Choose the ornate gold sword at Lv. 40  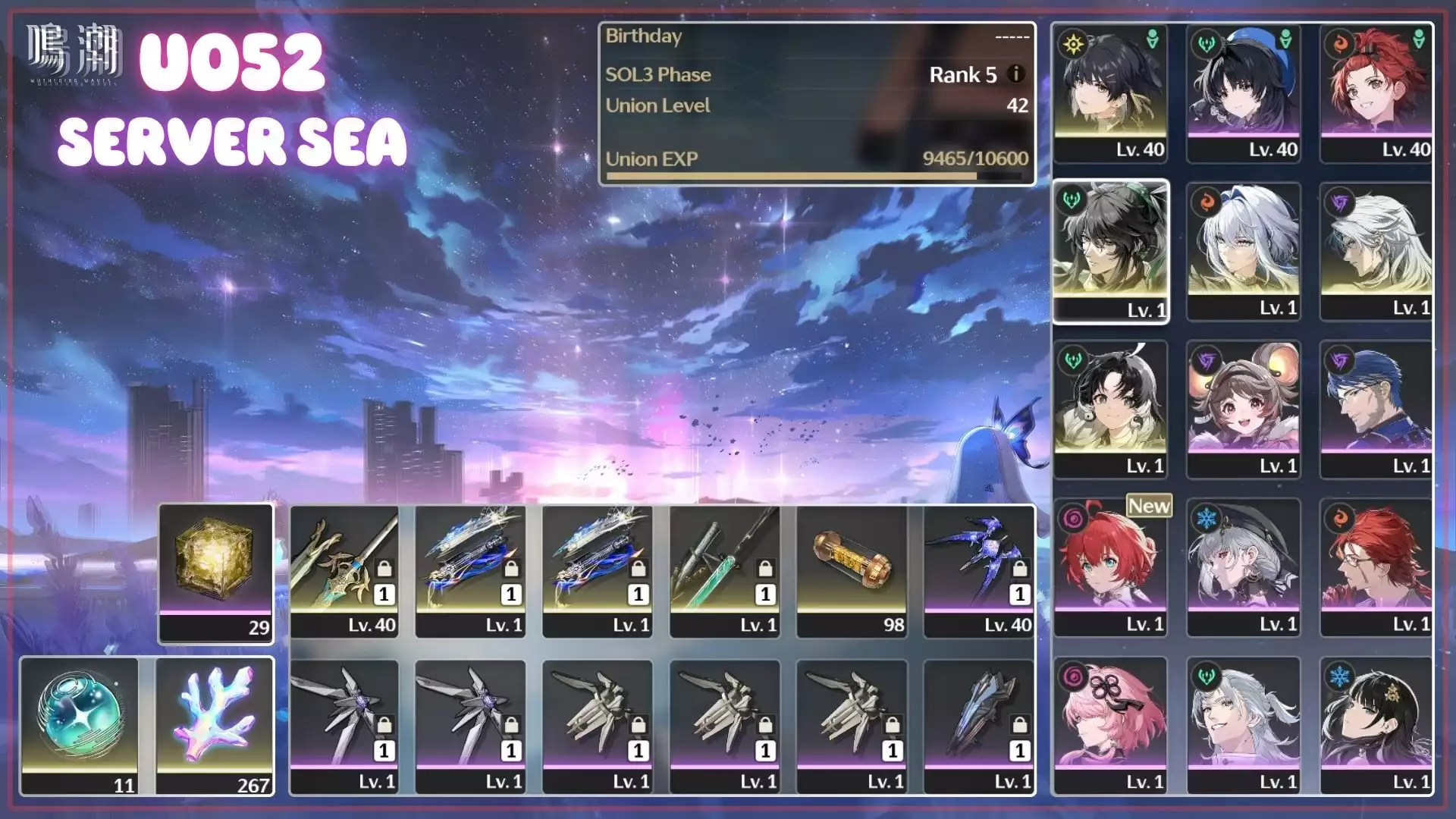tap(344, 570)
